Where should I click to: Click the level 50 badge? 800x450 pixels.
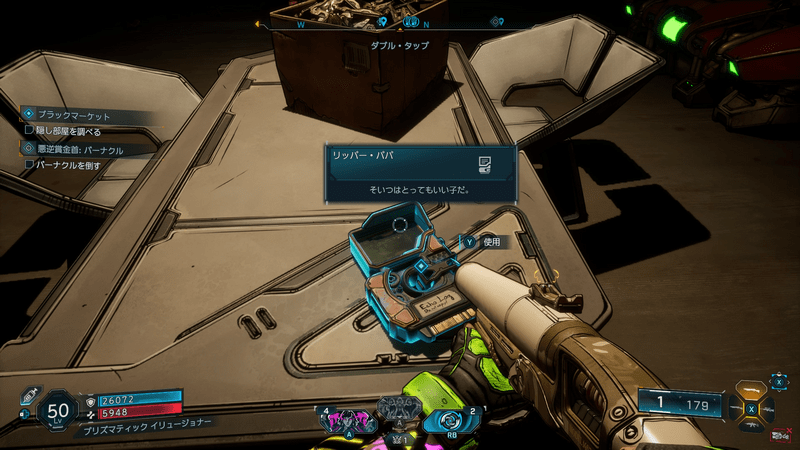(58, 408)
